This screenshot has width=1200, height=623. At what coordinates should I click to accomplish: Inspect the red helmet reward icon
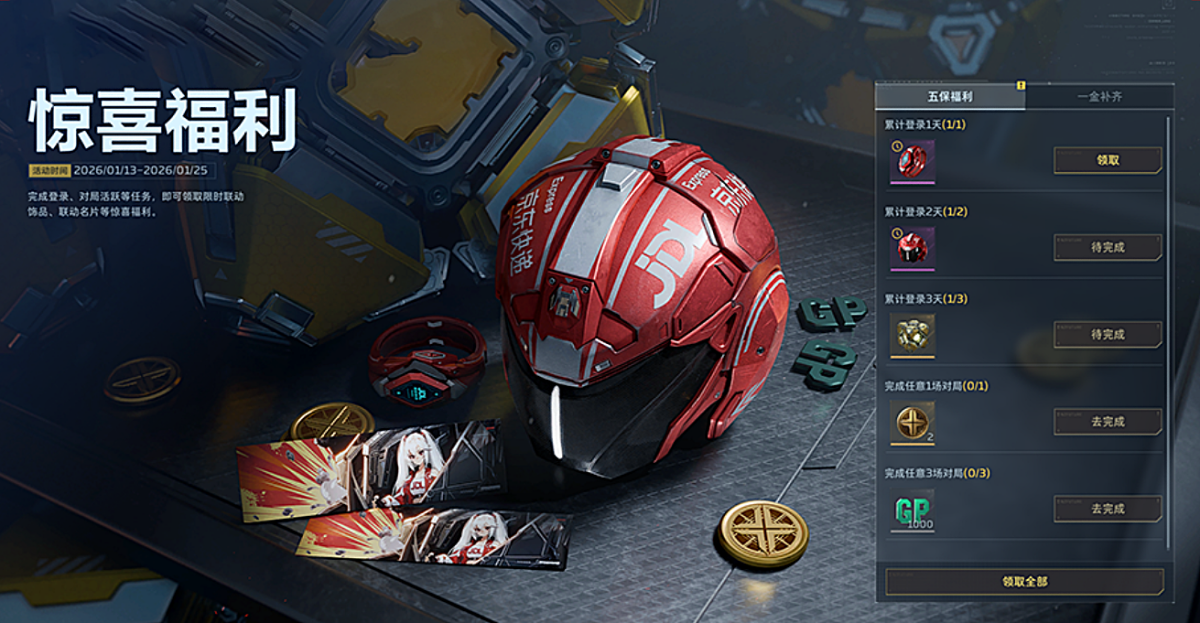tap(912, 247)
